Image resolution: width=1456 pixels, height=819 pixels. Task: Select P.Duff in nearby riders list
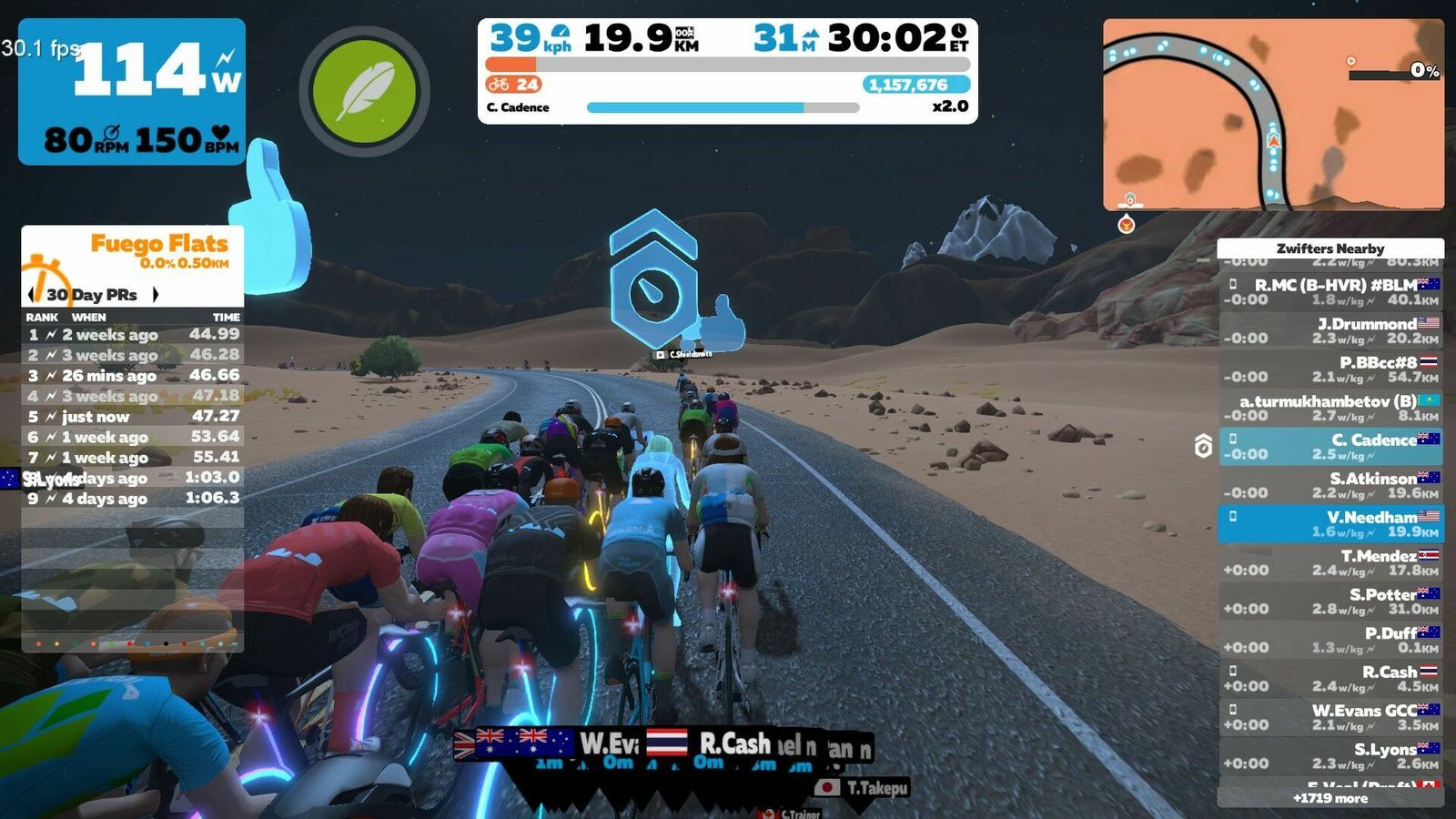[1330, 640]
